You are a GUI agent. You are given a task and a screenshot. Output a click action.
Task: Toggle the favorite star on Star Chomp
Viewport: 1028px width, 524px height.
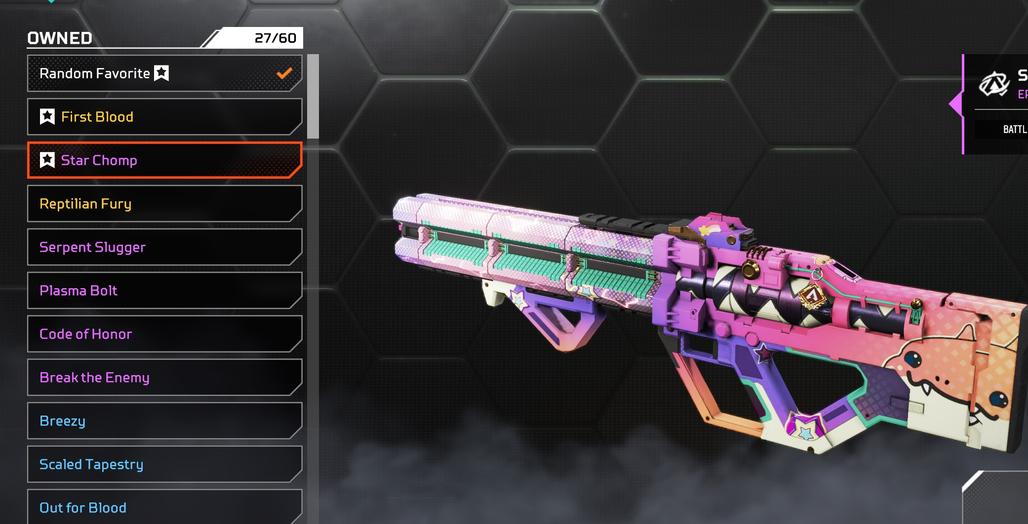(x=47, y=160)
